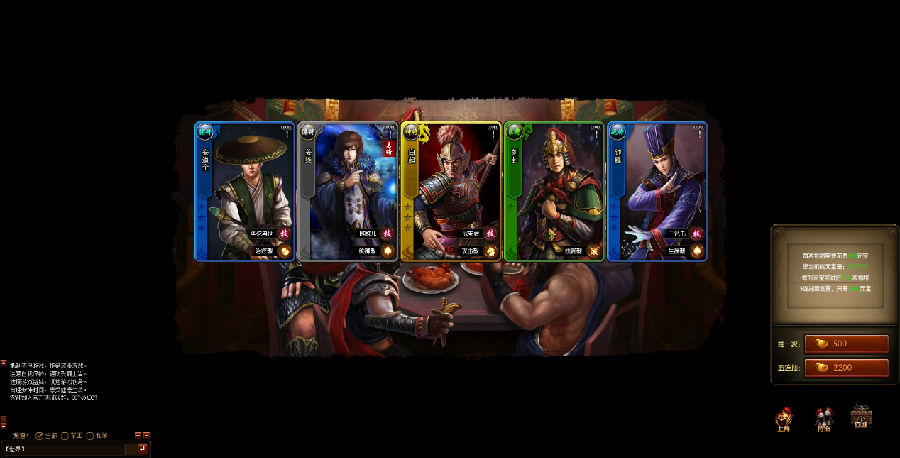Open the two-soldiers icon menu
900x458 pixels.
823,417
